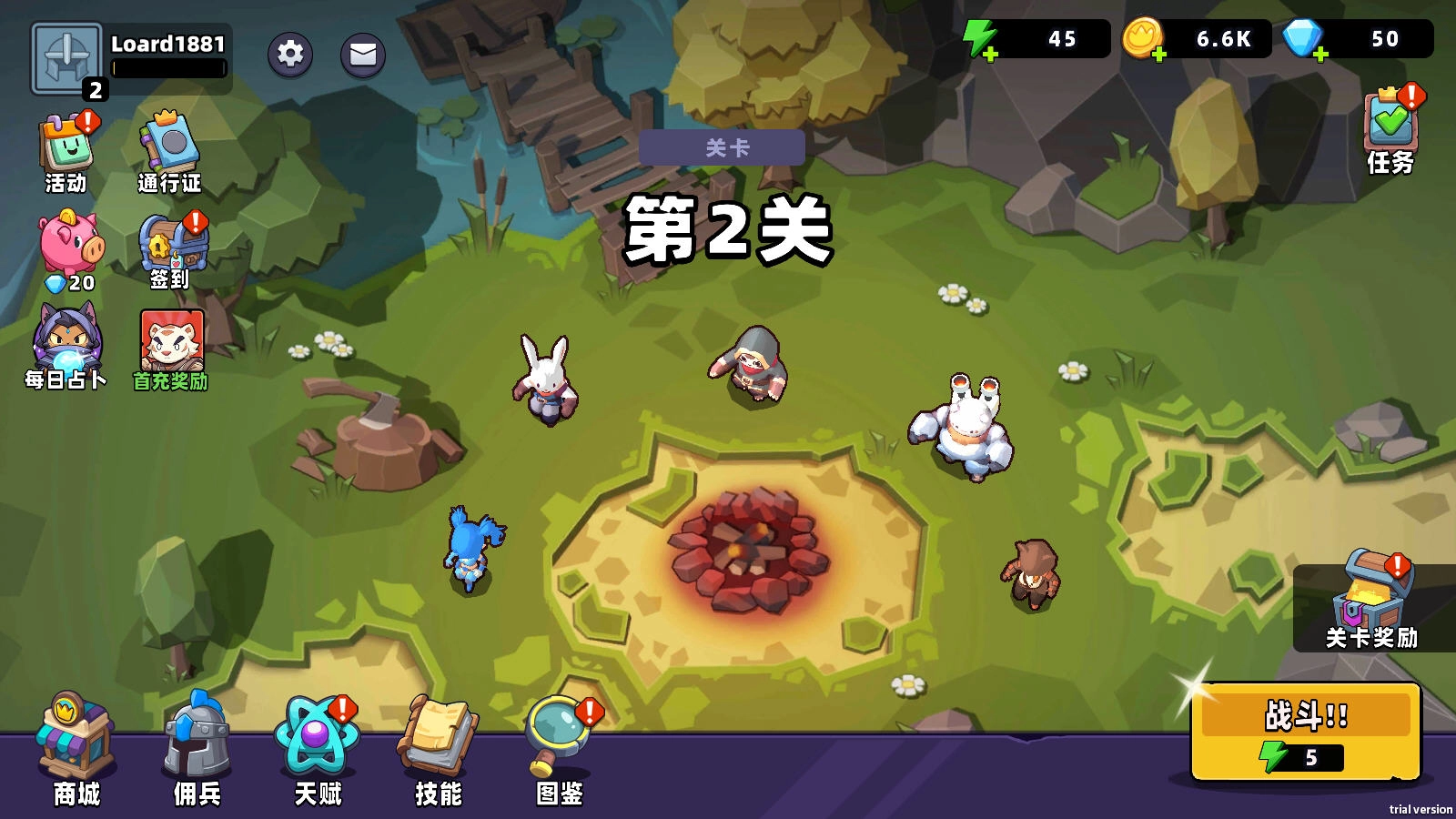Open the settings gear
The width and height of the screenshot is (1456, 819).
coord(289,55)
